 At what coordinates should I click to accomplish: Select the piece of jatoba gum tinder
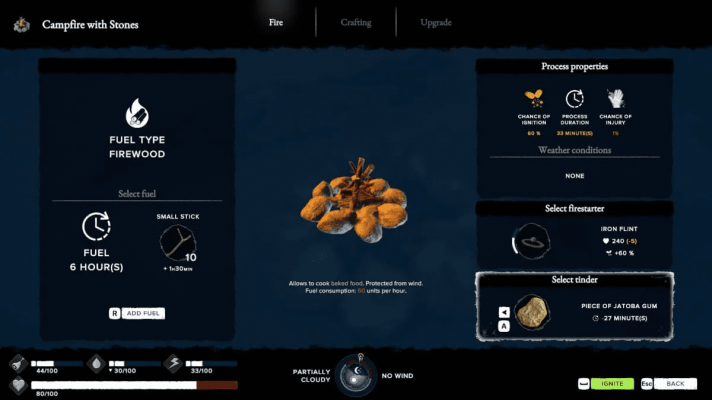tap(531, 312)
